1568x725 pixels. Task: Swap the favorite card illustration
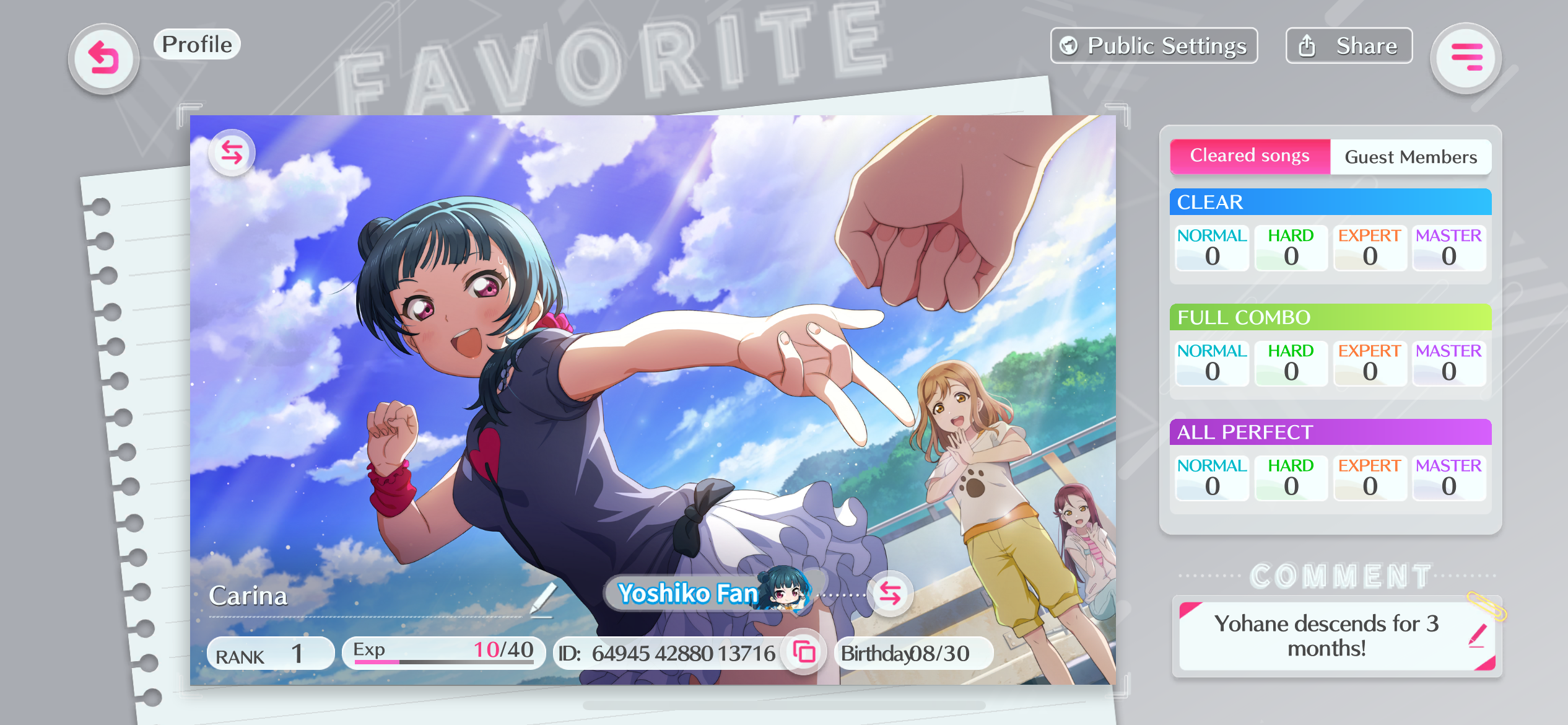(x=232, y=152)
